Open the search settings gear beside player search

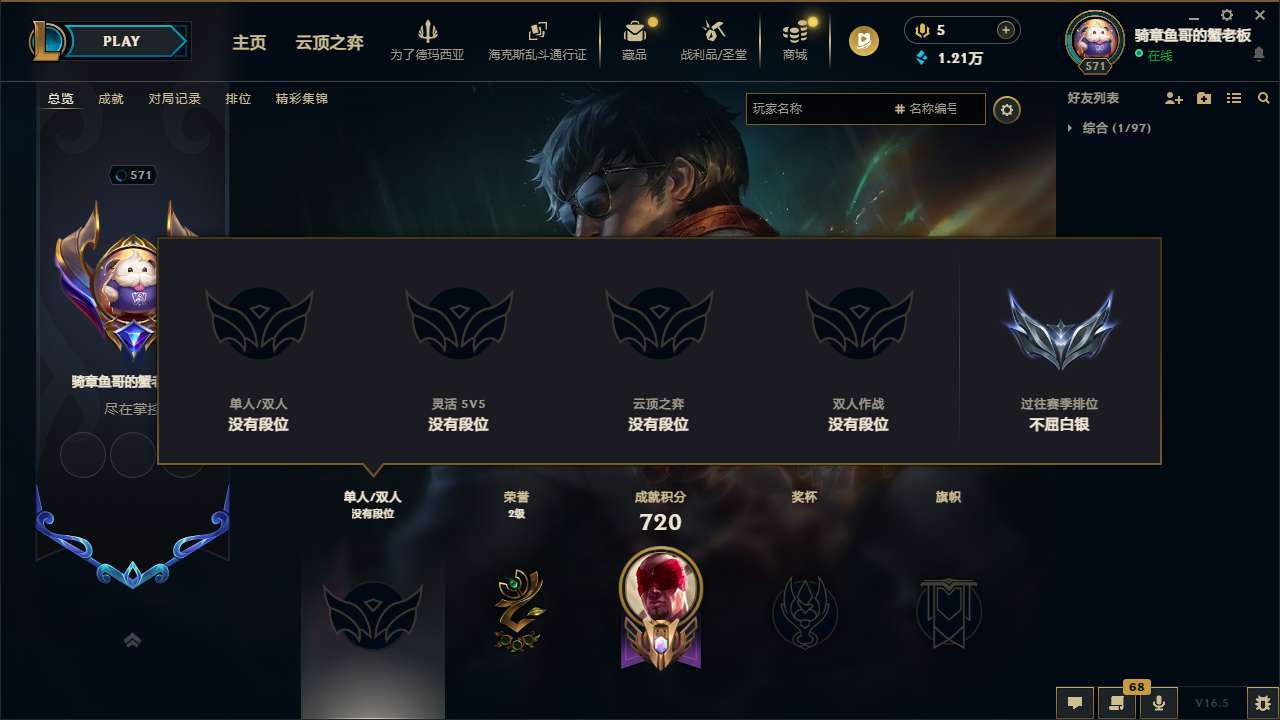1007,109
